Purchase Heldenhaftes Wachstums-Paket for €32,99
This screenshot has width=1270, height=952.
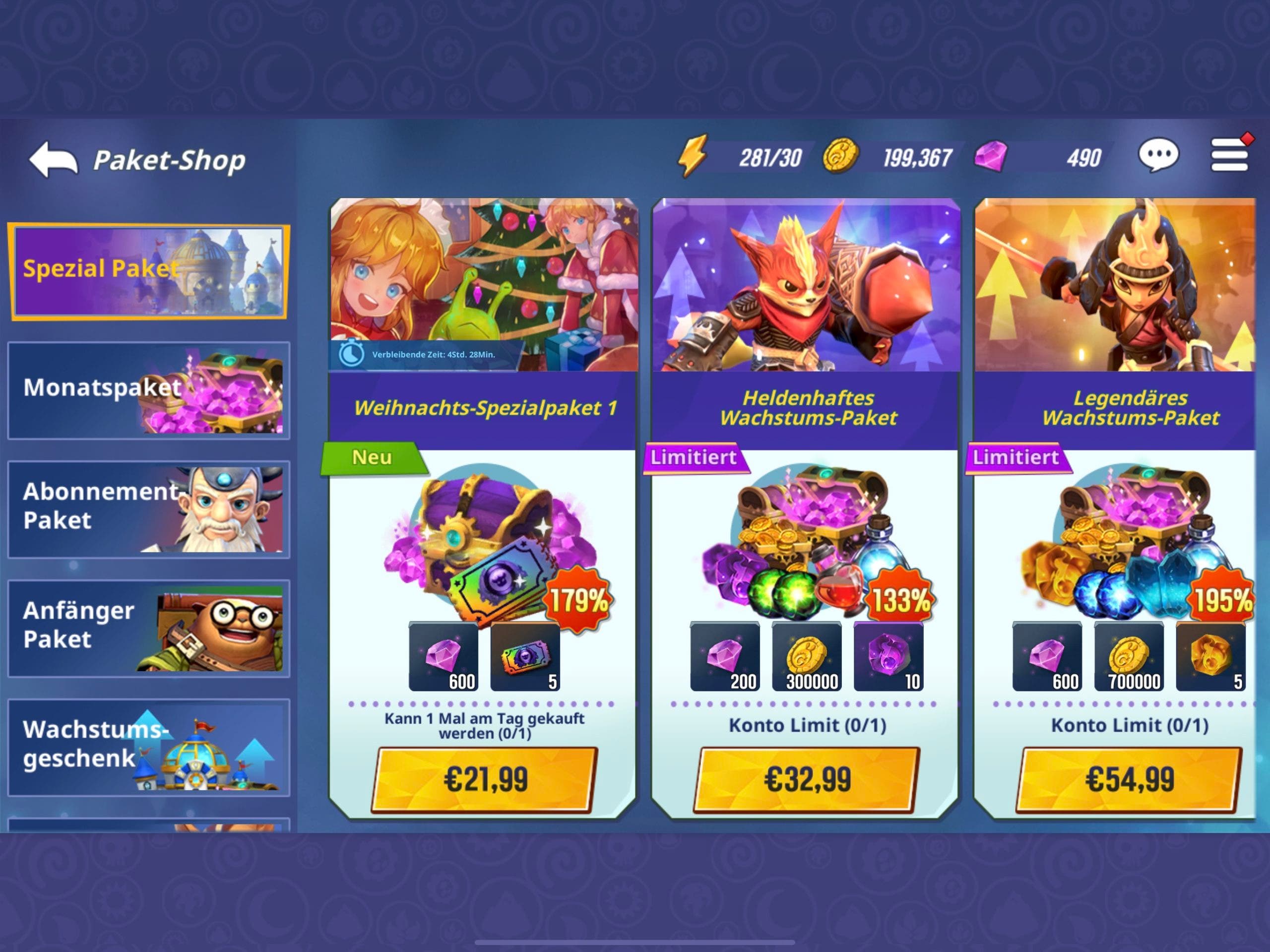tap(807, 779)
